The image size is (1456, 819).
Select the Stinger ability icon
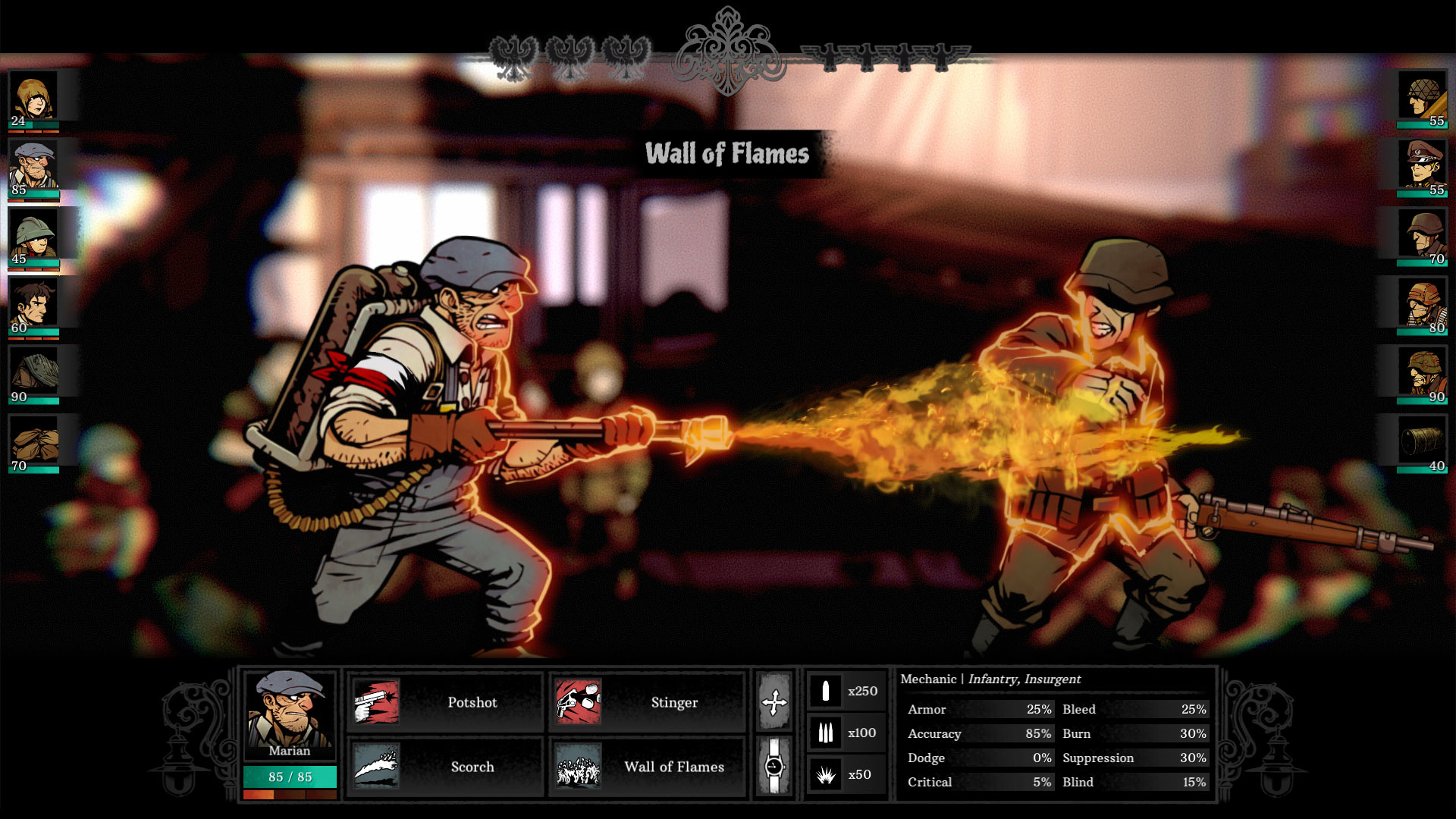point(579,703)
